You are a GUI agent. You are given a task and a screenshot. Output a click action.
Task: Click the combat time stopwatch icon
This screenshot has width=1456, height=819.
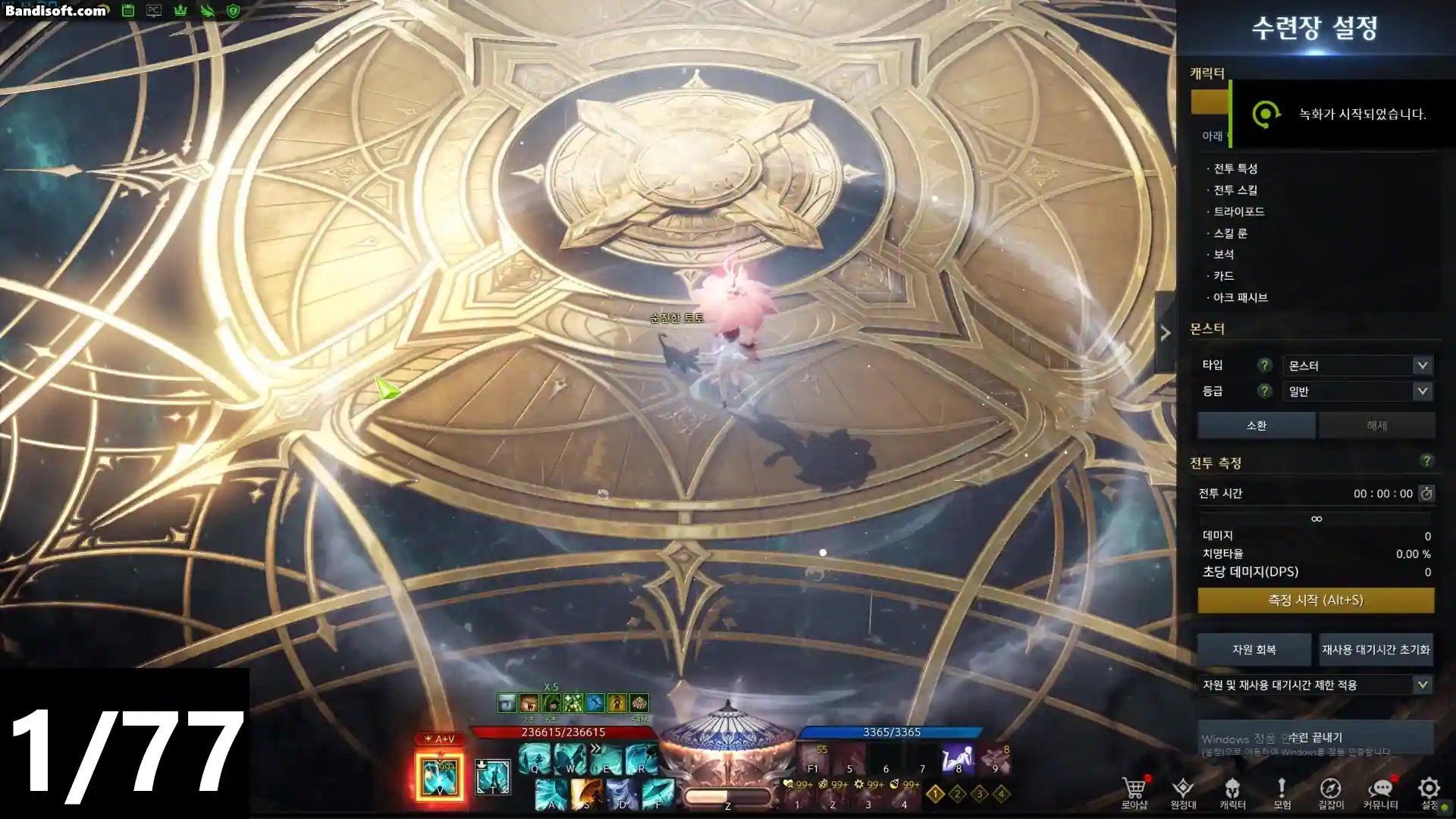click(1426, 494)
